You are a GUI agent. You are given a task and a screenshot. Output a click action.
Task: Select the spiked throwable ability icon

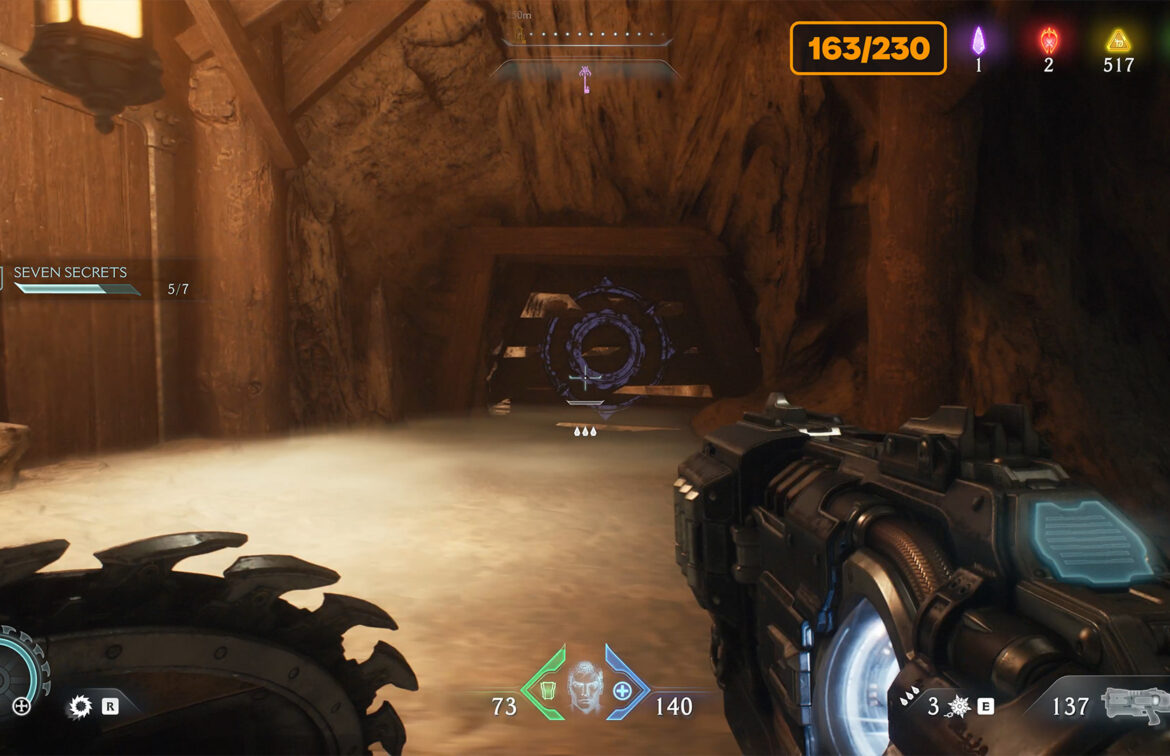click(958, 707)
